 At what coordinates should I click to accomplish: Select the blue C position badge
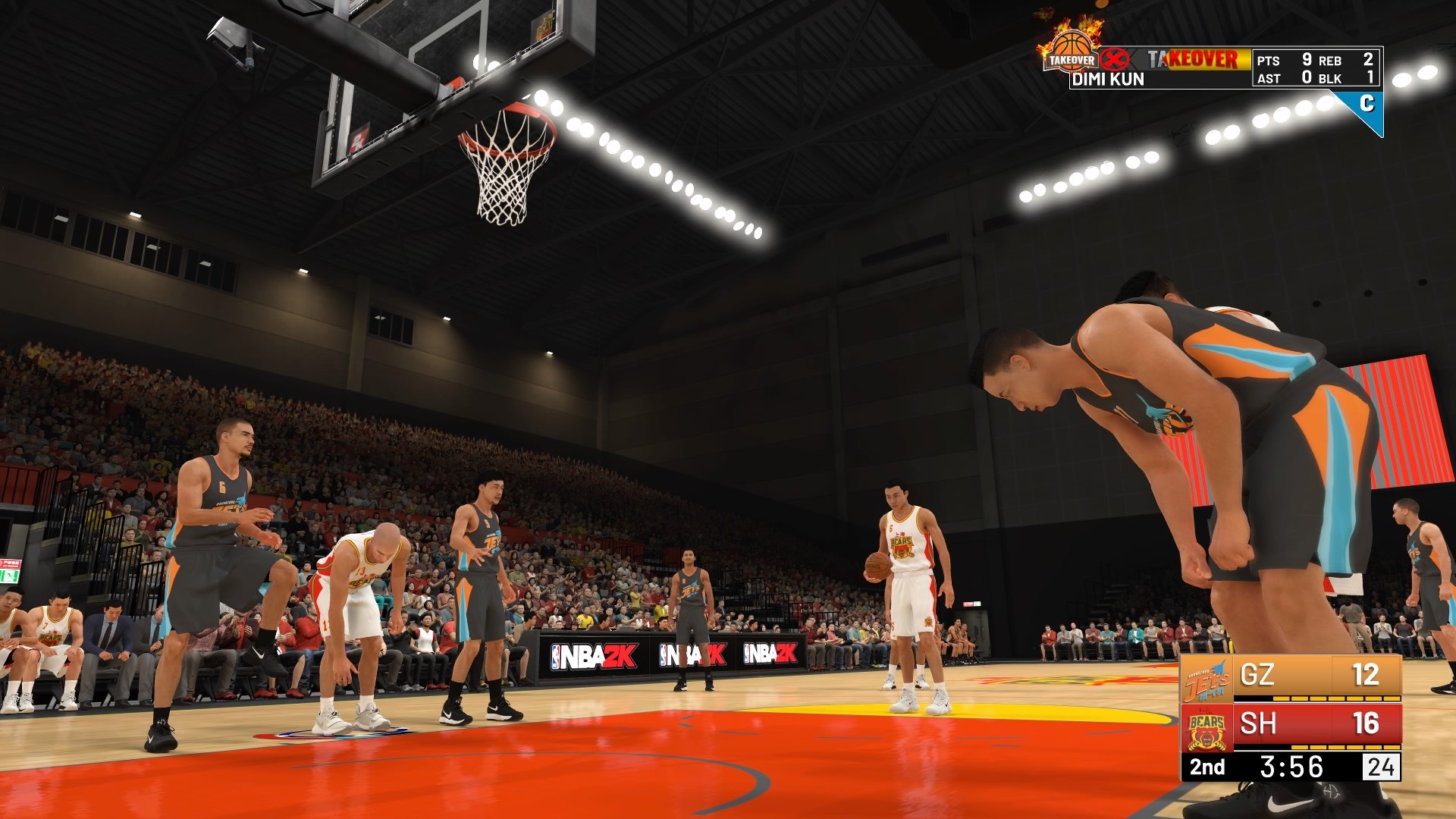click(1367, 105)
